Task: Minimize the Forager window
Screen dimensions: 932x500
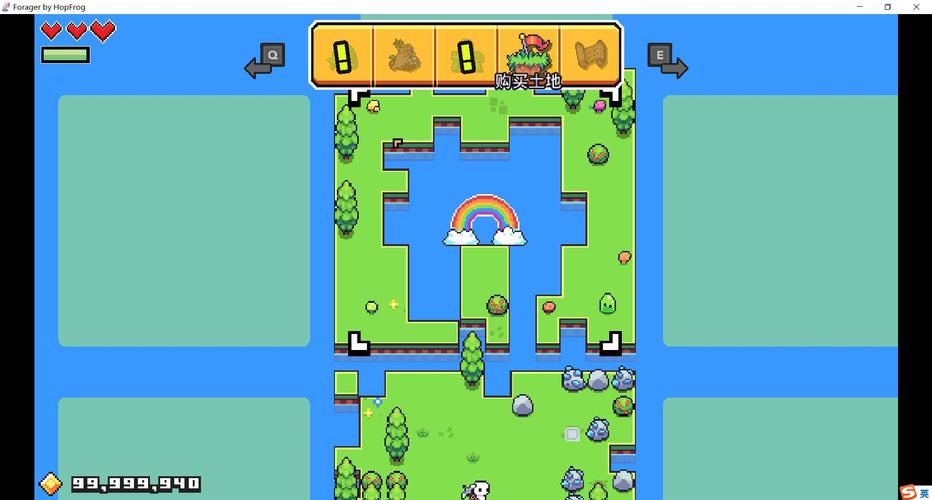Action: [860, 7]
